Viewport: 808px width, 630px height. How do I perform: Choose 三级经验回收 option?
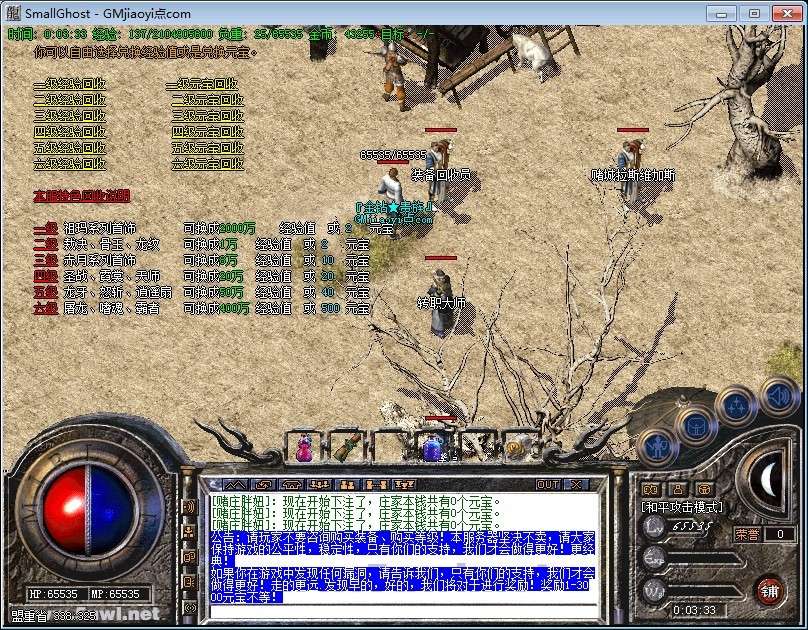click(69, 116)
